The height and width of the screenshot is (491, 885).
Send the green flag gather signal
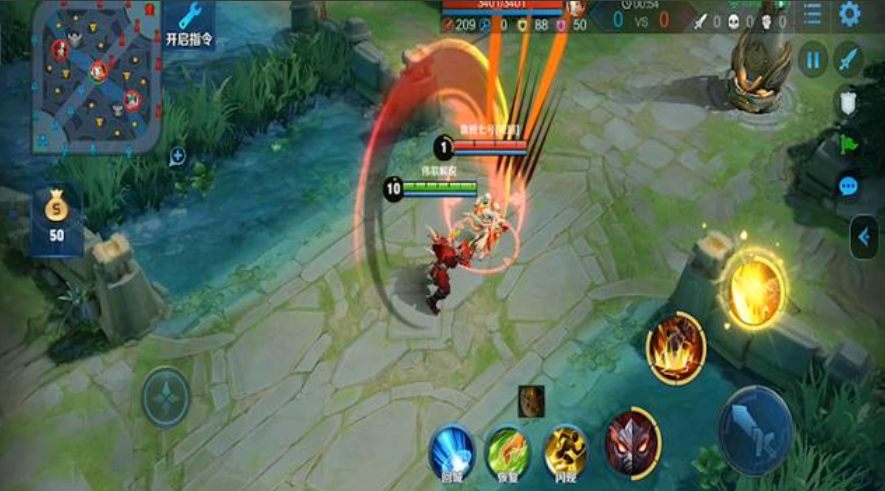(x=849, y=143)
